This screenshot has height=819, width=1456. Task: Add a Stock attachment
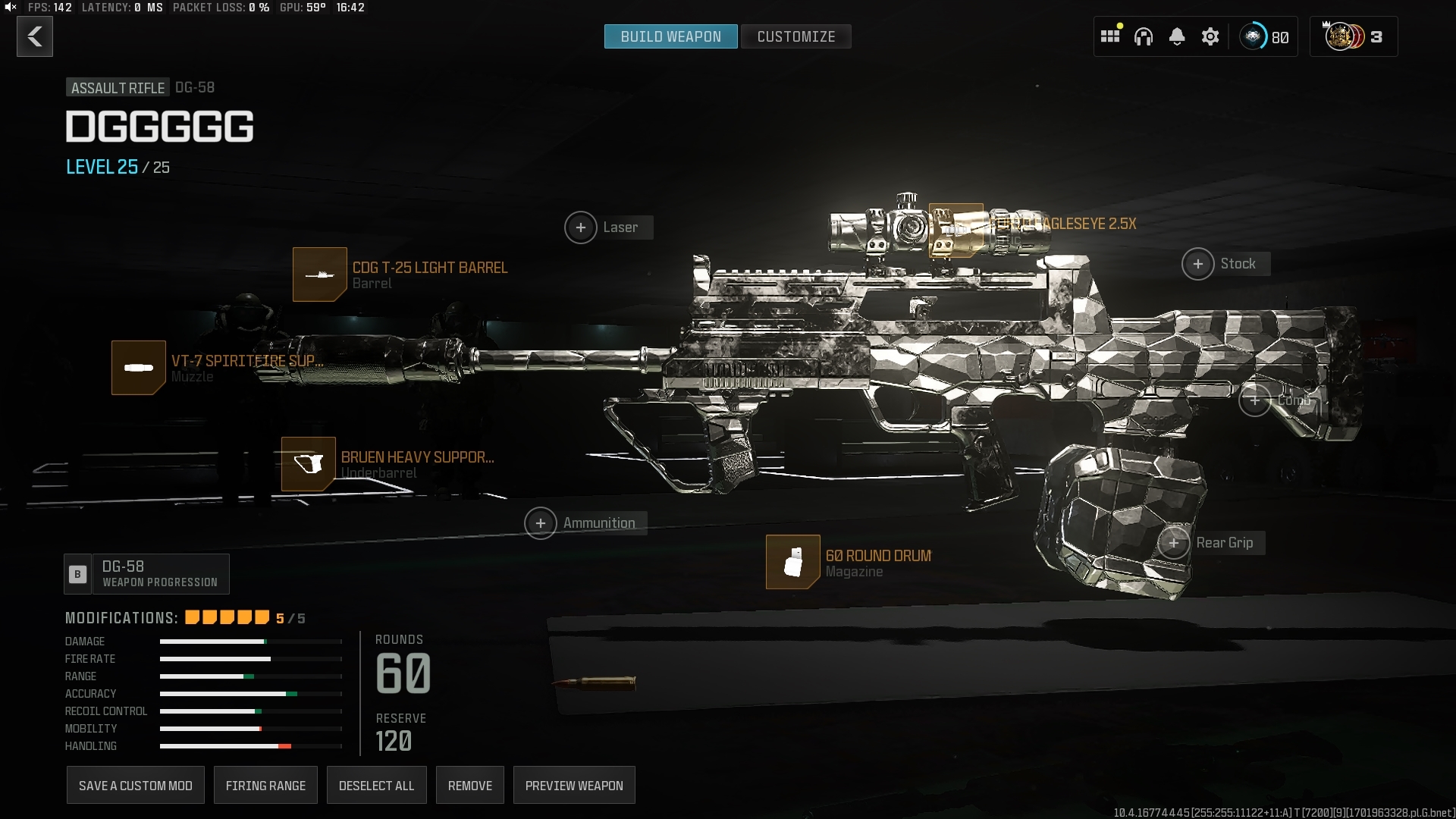coord(1198,264)
